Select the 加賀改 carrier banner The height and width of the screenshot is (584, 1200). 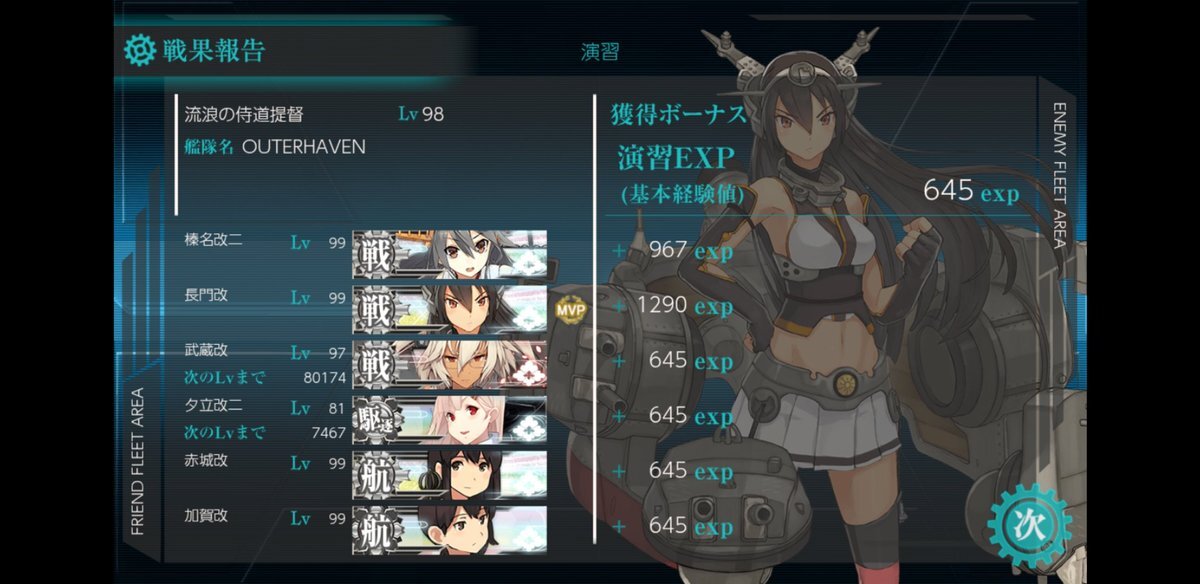coord(449,528)
